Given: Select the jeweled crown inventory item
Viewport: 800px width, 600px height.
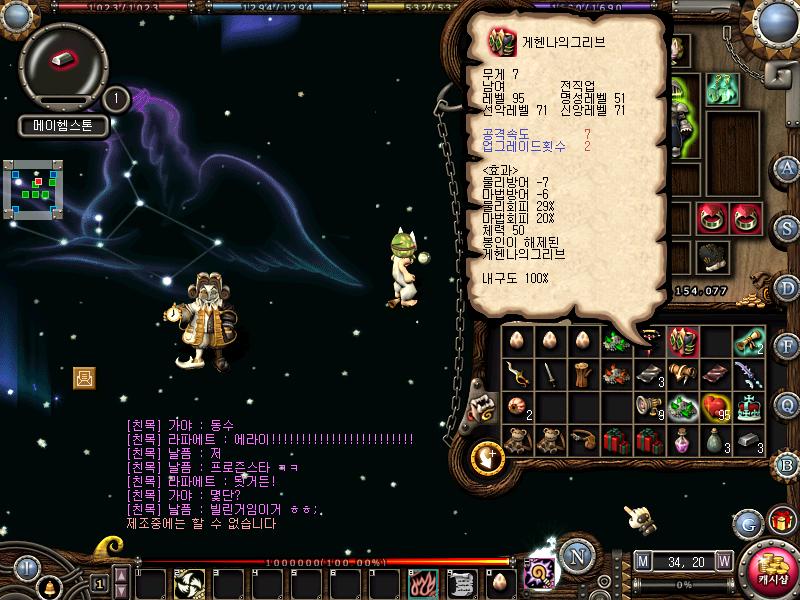Looking at the screenshot, I should [x=749, y=407].
